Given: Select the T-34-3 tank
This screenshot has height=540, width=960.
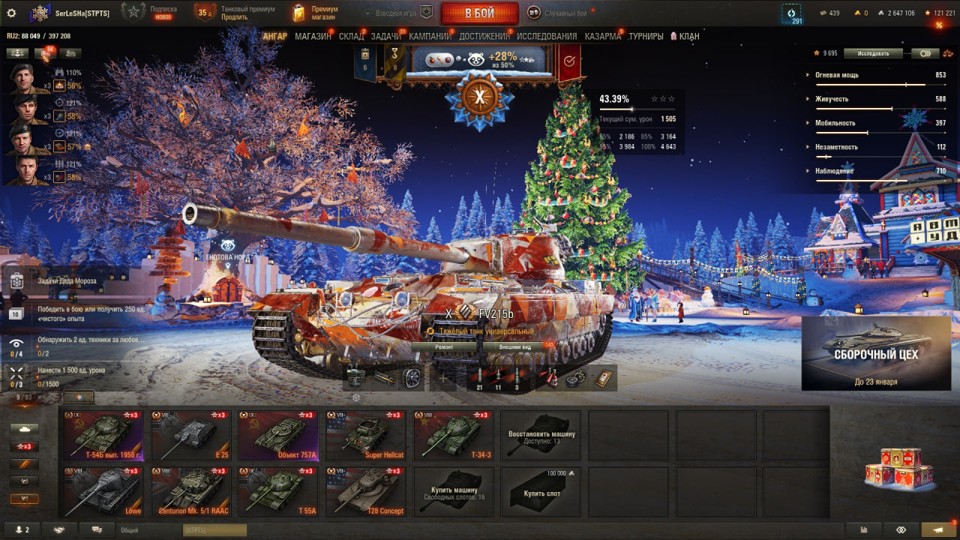Looking at the screenshot, I should pyautogui.click(x=454, y=435).
